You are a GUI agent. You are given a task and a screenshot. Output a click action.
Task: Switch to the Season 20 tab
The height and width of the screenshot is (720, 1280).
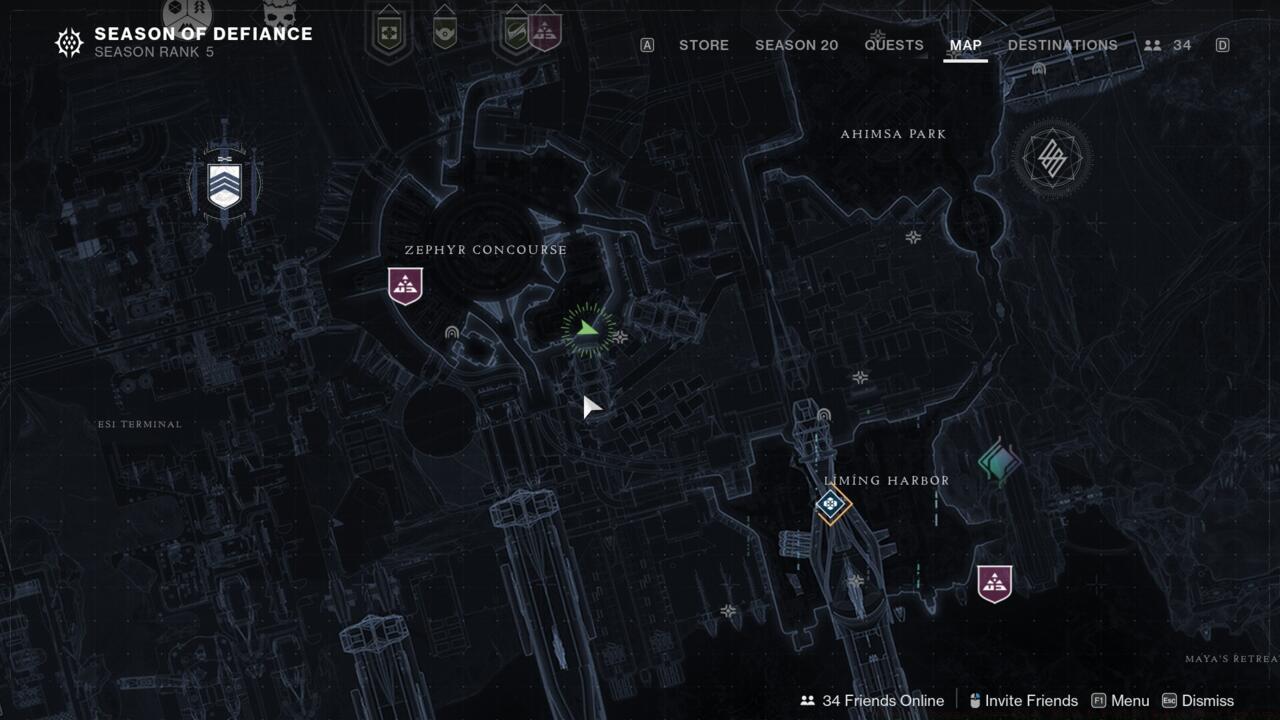point(796,45)
